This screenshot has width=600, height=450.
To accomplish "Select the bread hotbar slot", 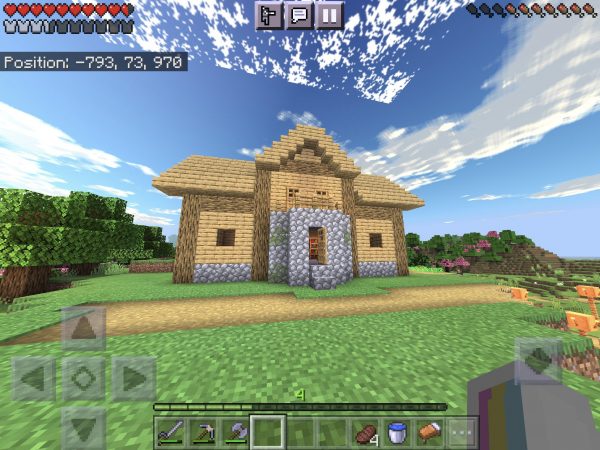I will pyautogui.click(x=428, y=432).
